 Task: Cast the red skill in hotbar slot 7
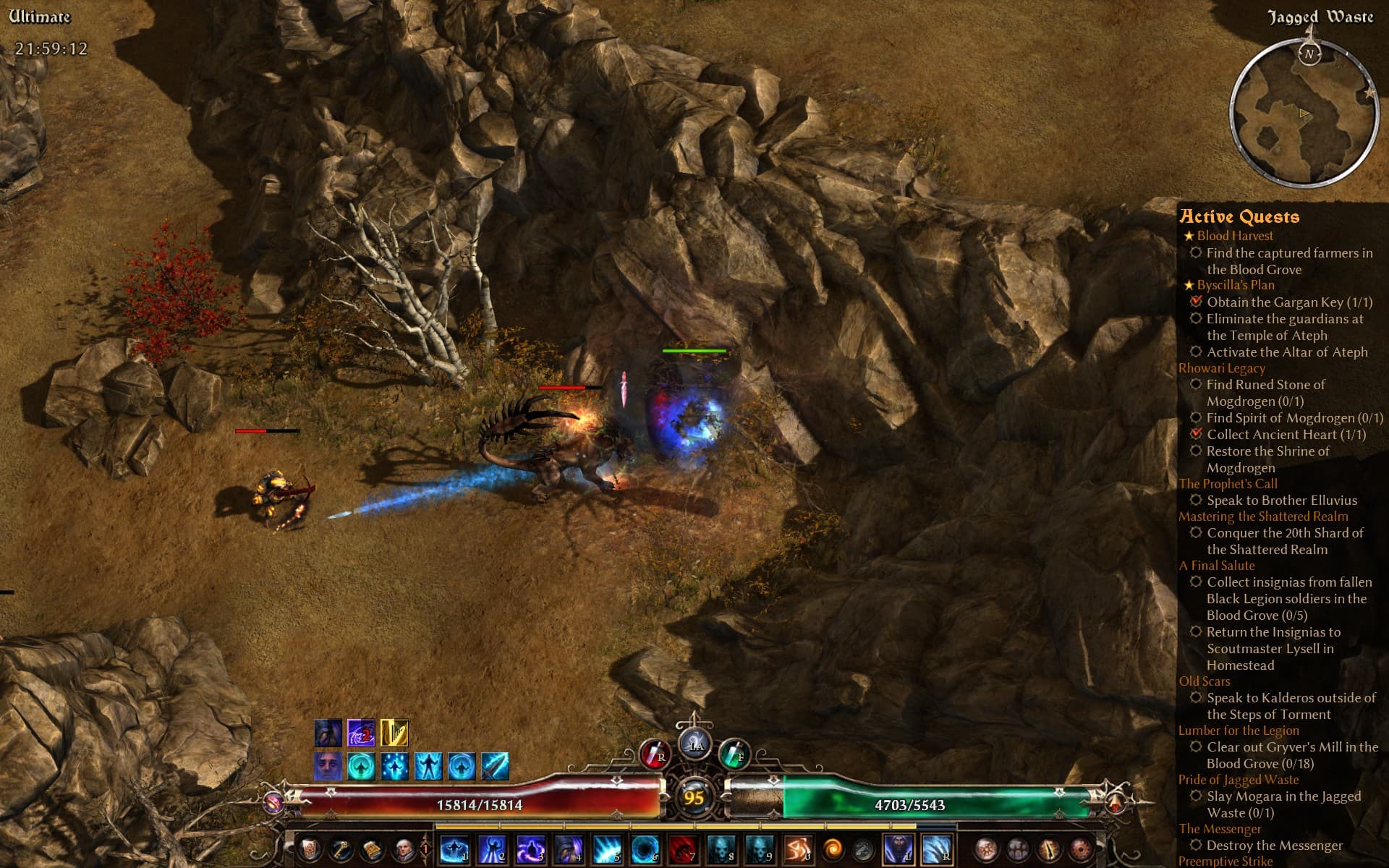point(682,849)
